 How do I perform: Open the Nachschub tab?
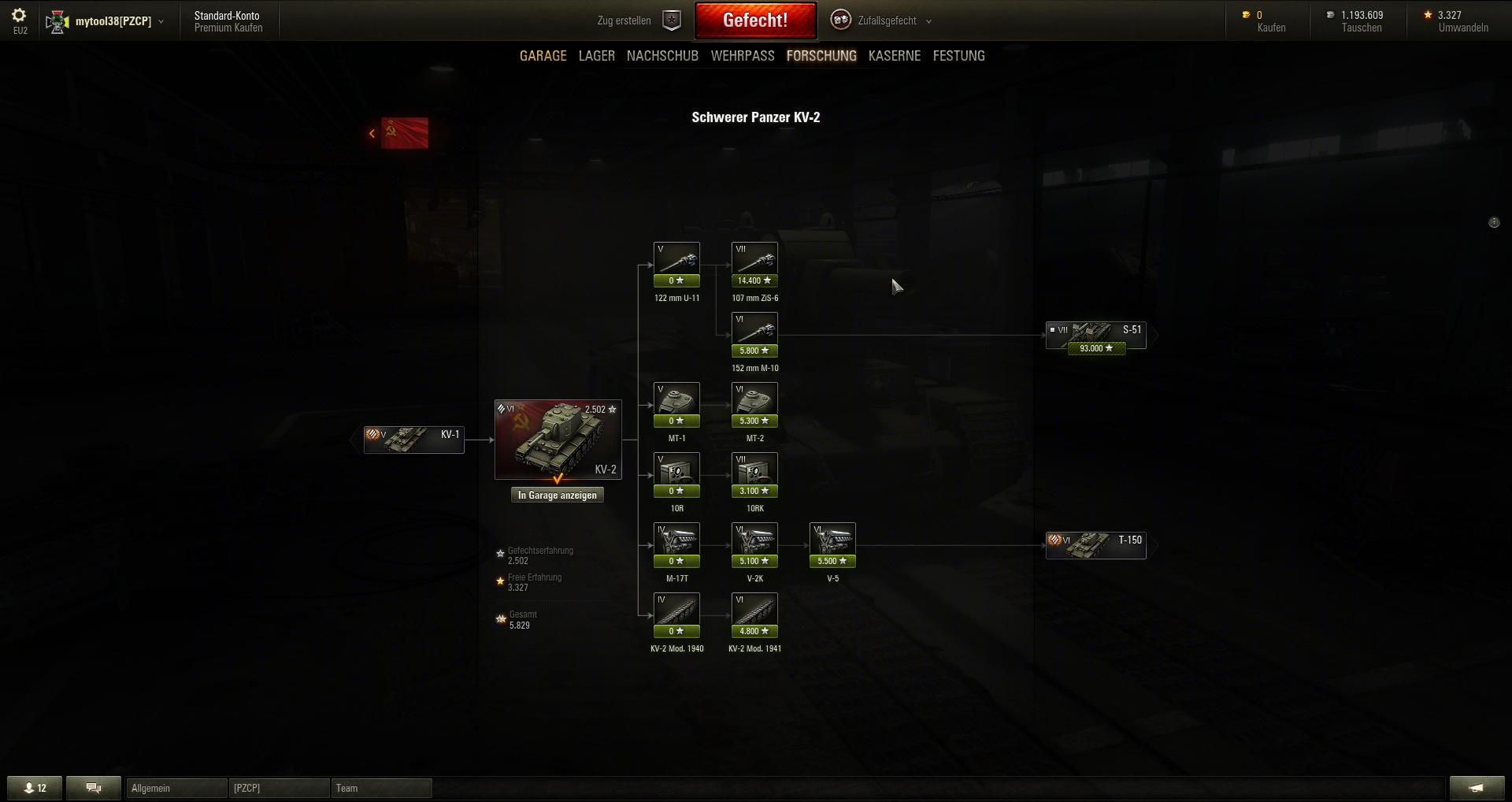(662, 56)
